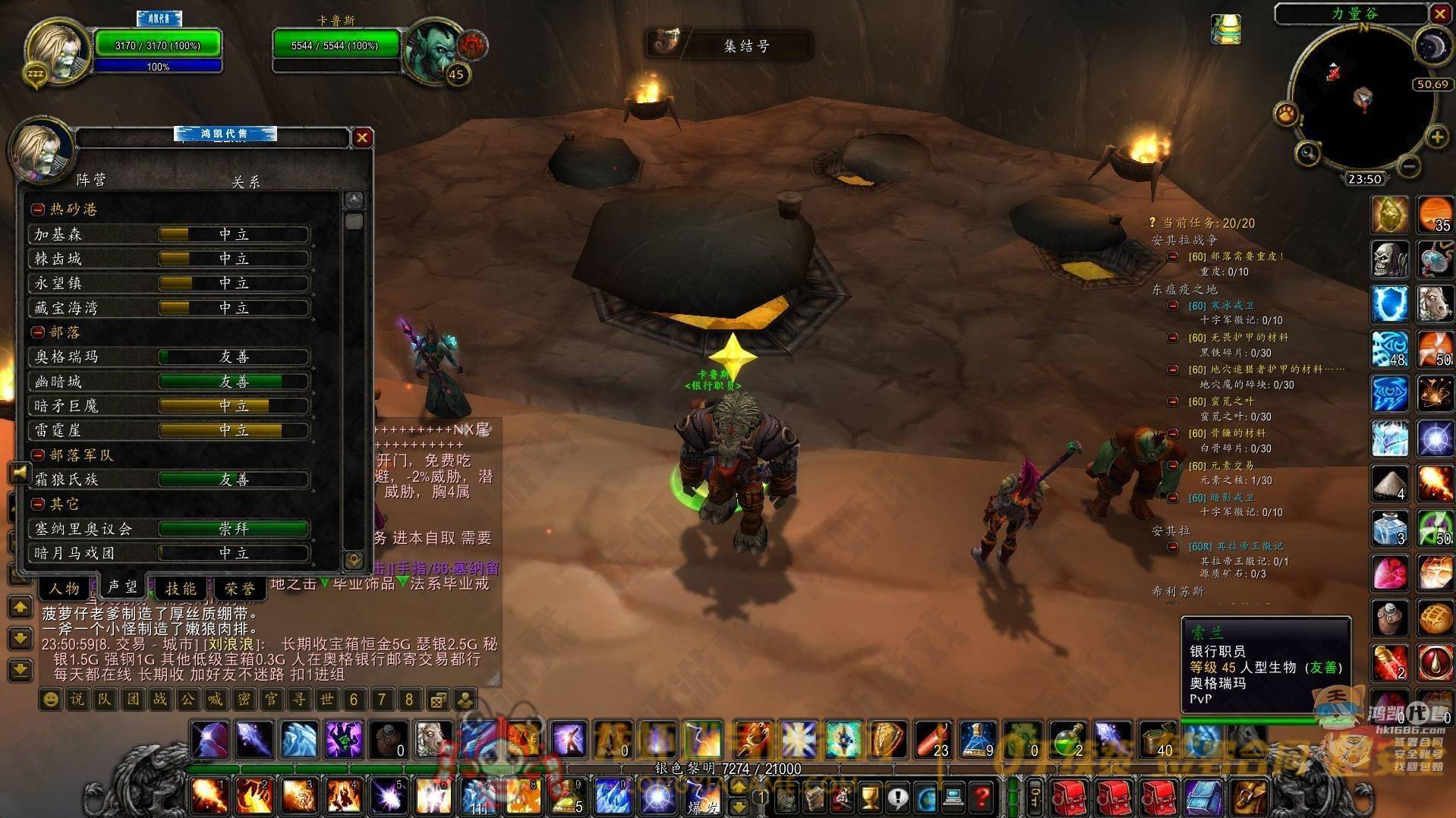The height and width of the screenshot is (818, 1456).
Task: Zoom out the minimap
Action: [1407, 165]
